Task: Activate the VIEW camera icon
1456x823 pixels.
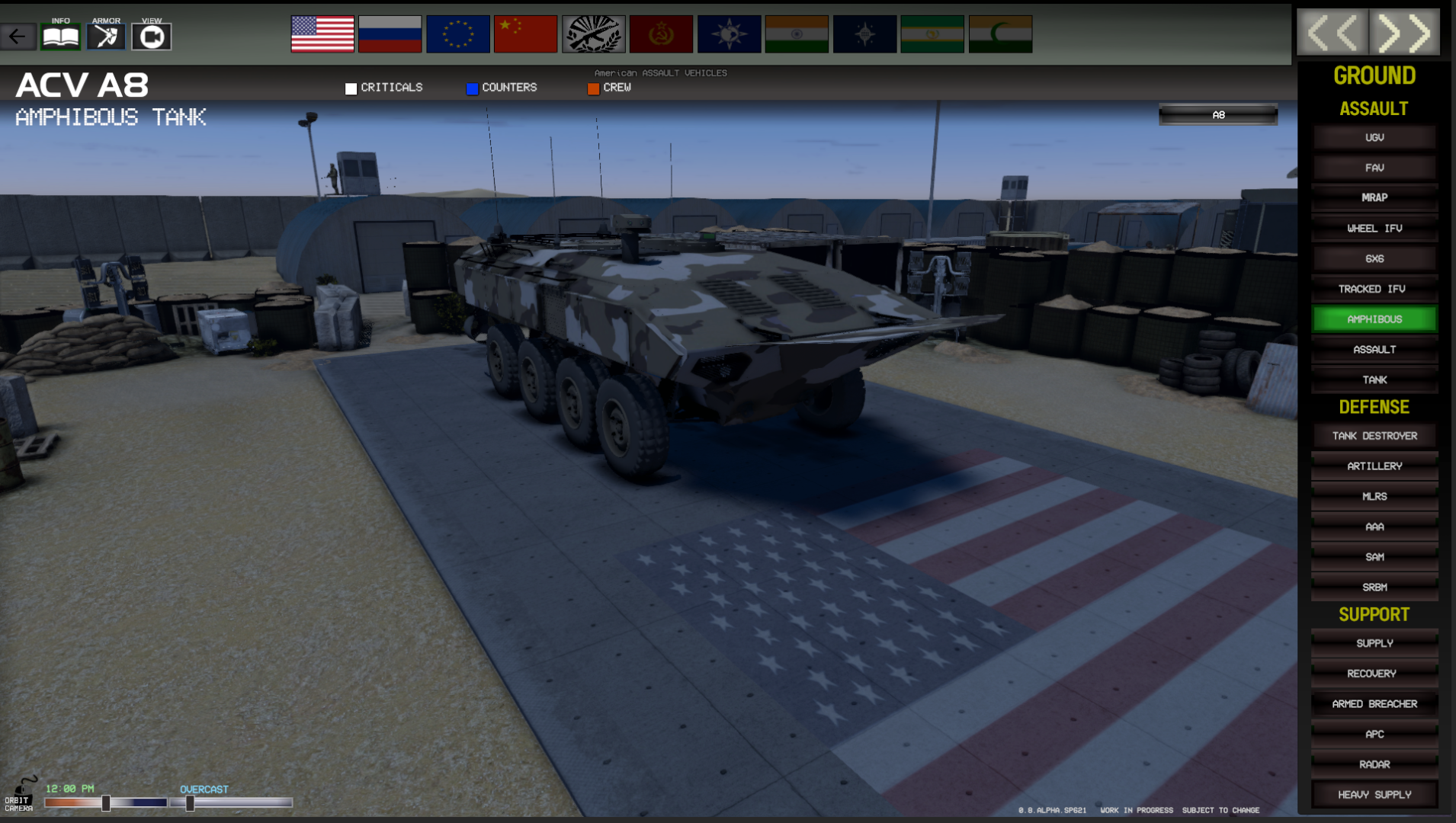Action: pos(151,35)
